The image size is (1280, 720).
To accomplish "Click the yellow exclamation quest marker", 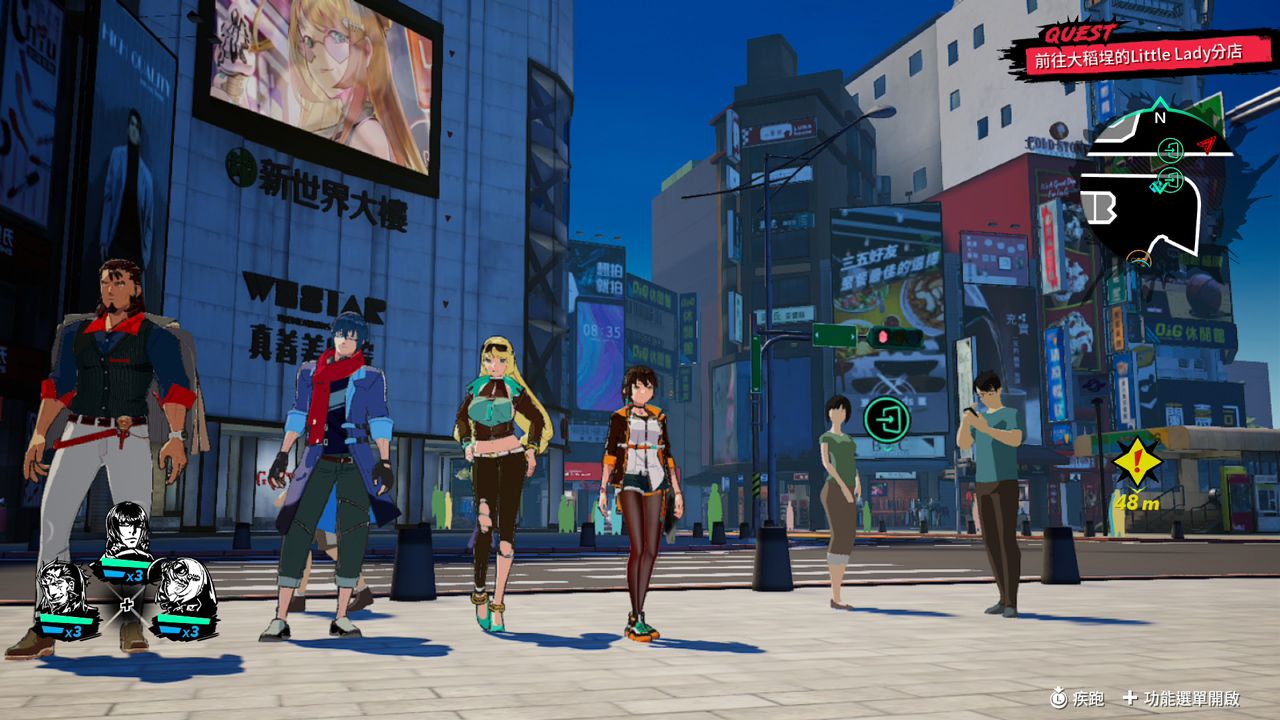I will click(1138, 461).
